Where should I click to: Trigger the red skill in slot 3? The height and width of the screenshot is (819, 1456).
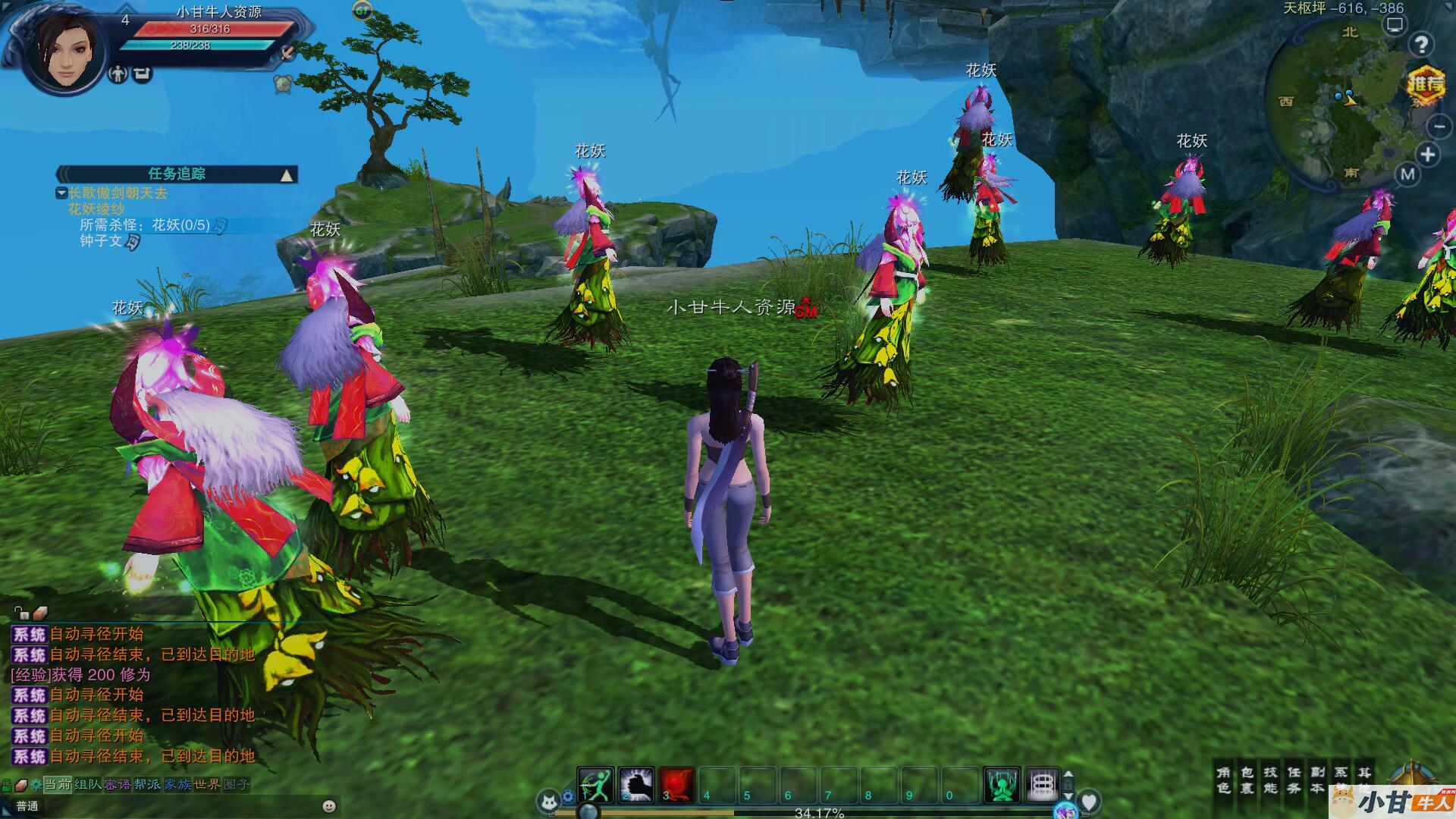(x=676, y=785)
